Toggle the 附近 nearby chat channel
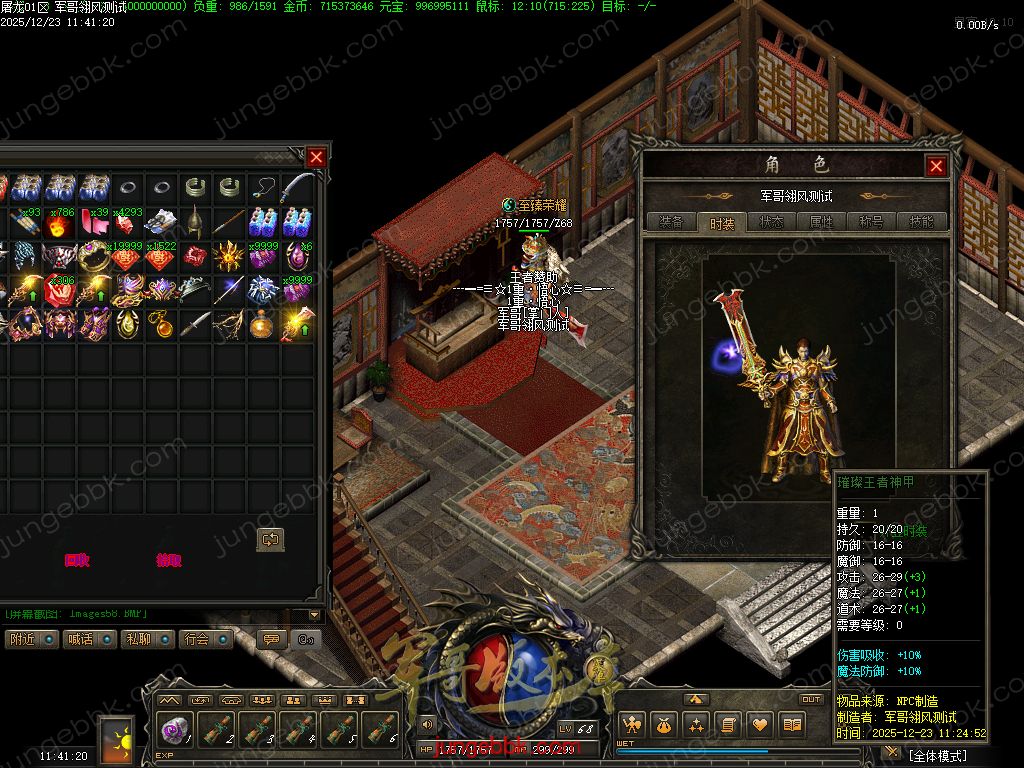The image size is (1024, 768). click(30, 639)
